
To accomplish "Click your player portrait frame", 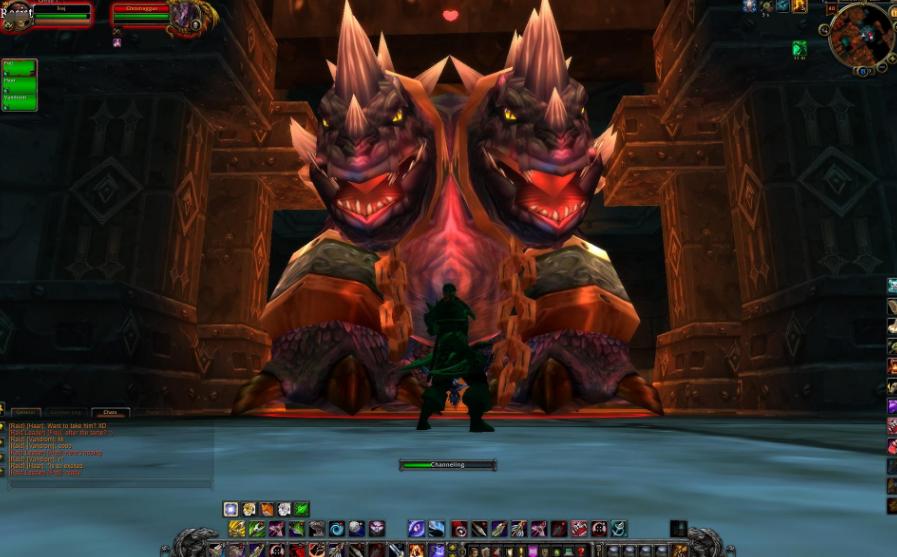I will (x=16, y=15).
